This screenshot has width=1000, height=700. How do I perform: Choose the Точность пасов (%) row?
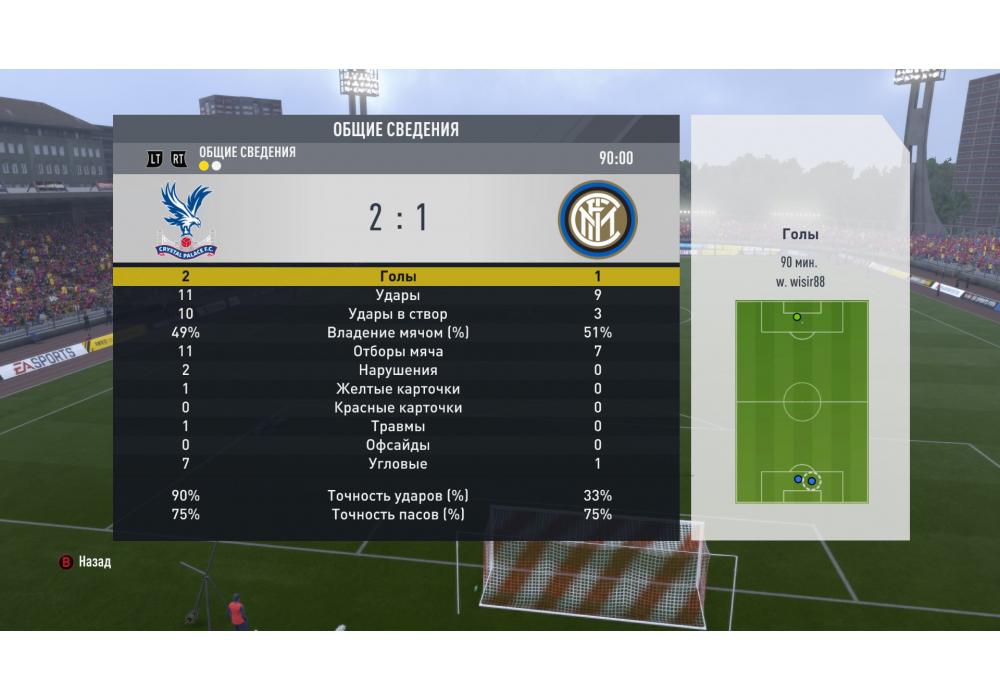(x=398, y=515)
